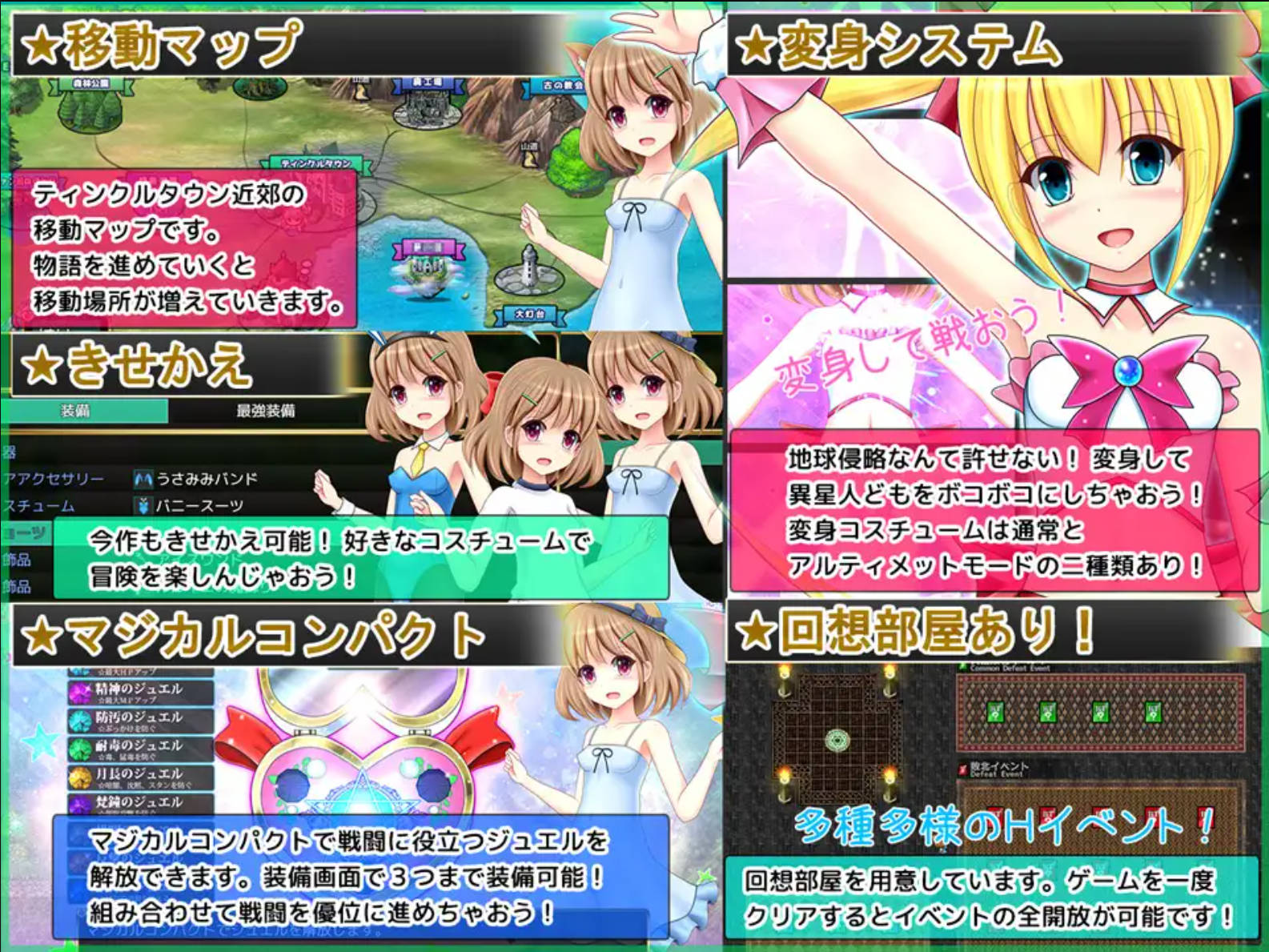Switch to the 装備 tab
The height and width of the screenshot is (952, 1269).
coord(74,410)
